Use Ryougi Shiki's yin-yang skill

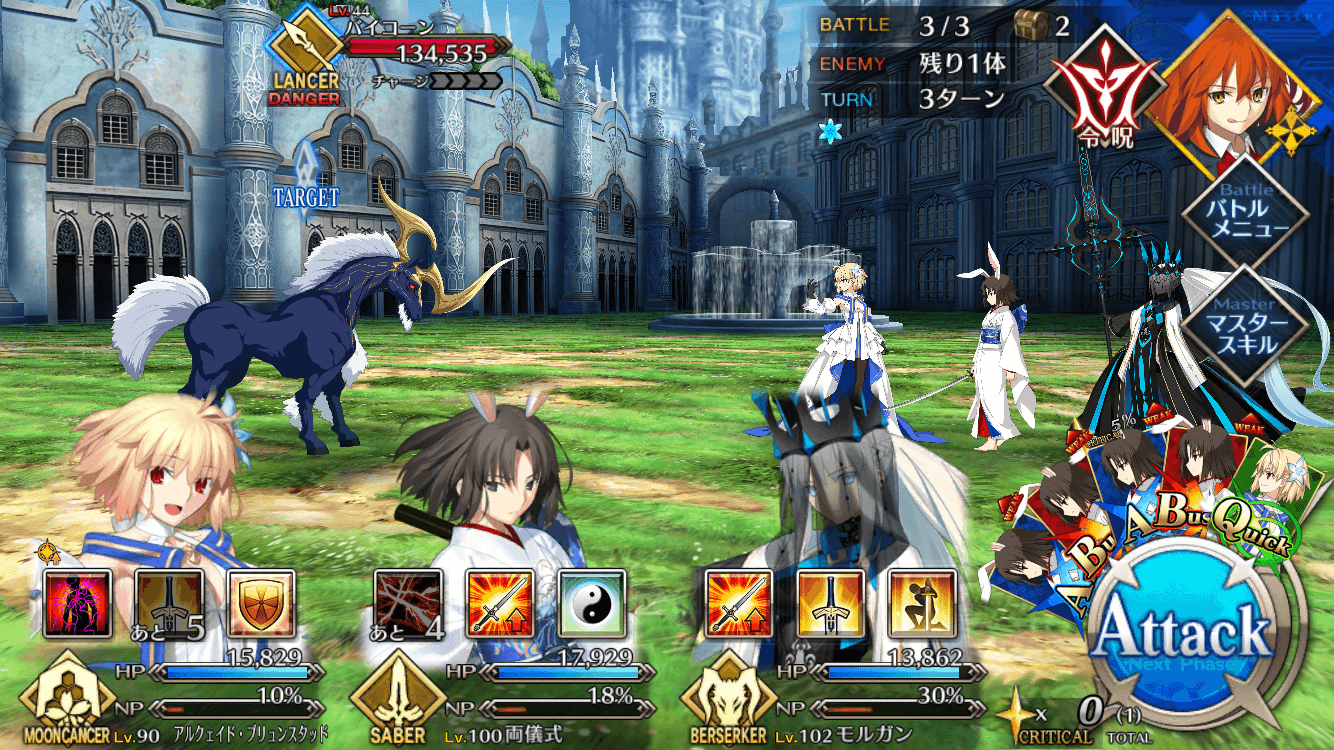pyautogui.click(x=592, y=604)
